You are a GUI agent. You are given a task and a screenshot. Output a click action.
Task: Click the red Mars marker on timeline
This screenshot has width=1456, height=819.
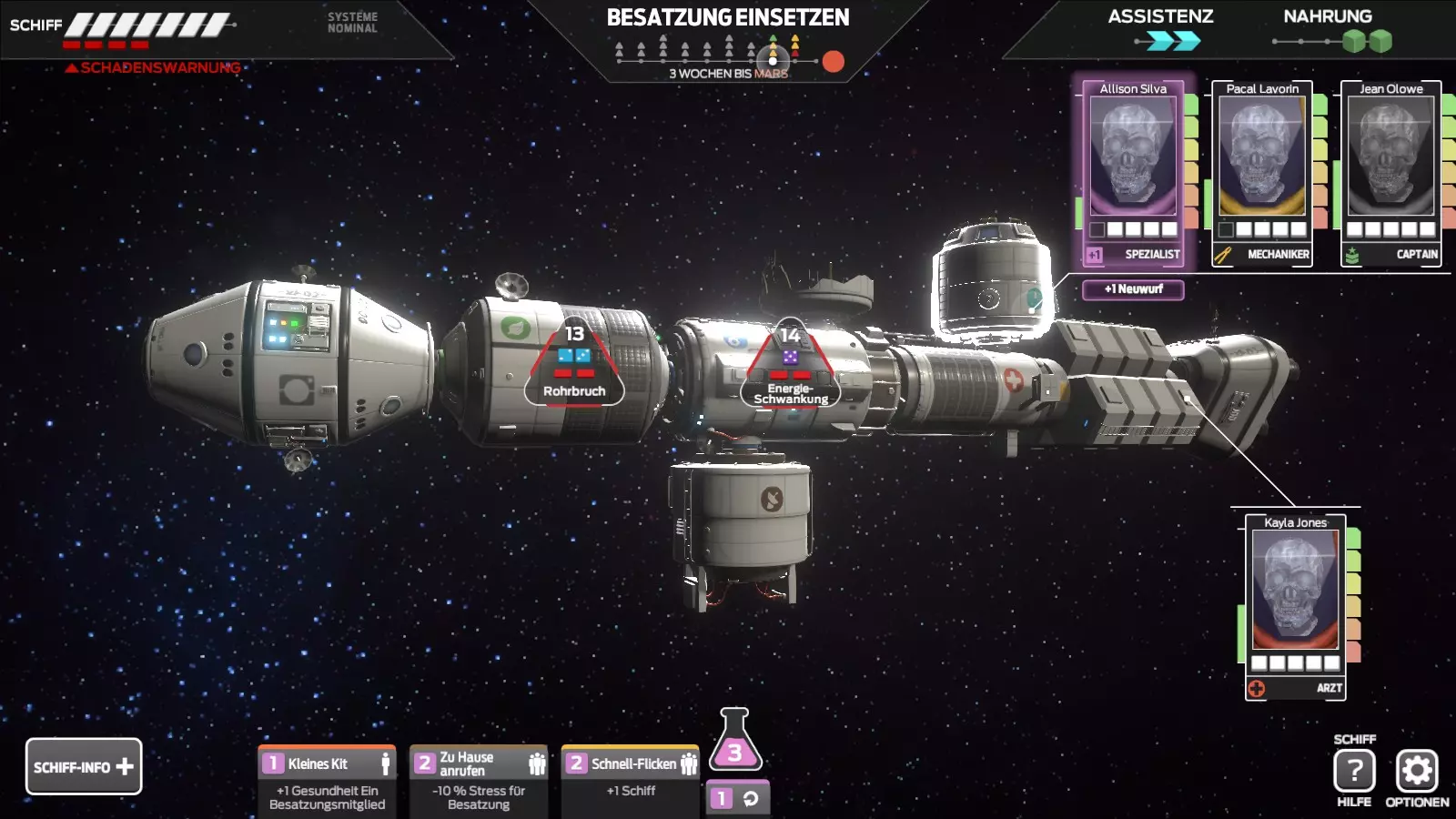pos(833,61)
